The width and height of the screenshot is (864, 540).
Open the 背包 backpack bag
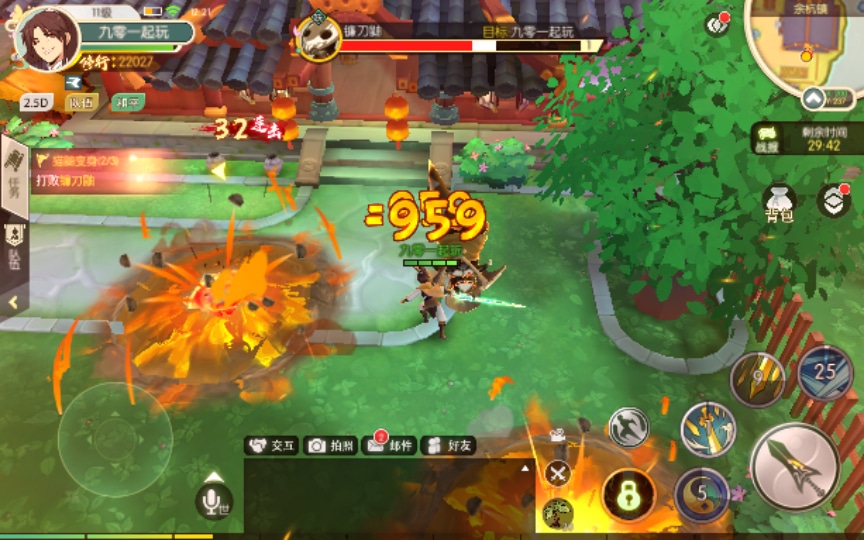[778, 202]
